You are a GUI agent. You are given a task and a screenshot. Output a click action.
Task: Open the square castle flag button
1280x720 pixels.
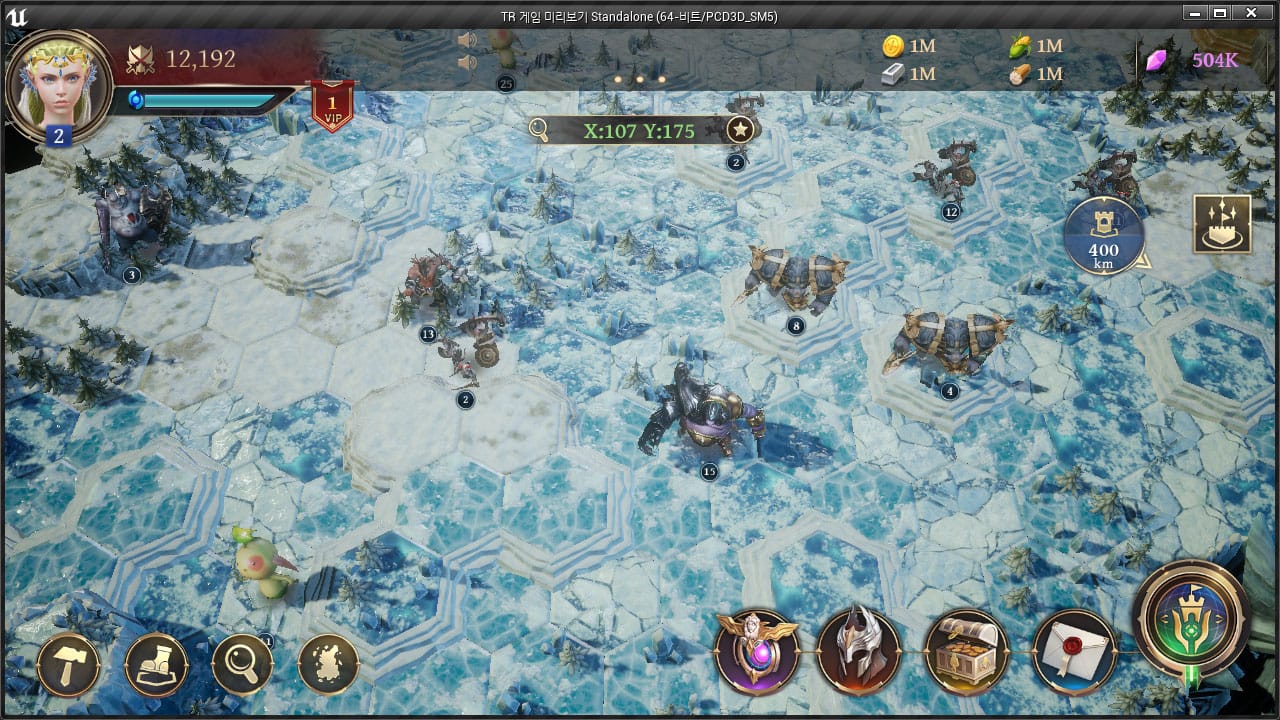pyautogui.click(x=1222, y=224)
